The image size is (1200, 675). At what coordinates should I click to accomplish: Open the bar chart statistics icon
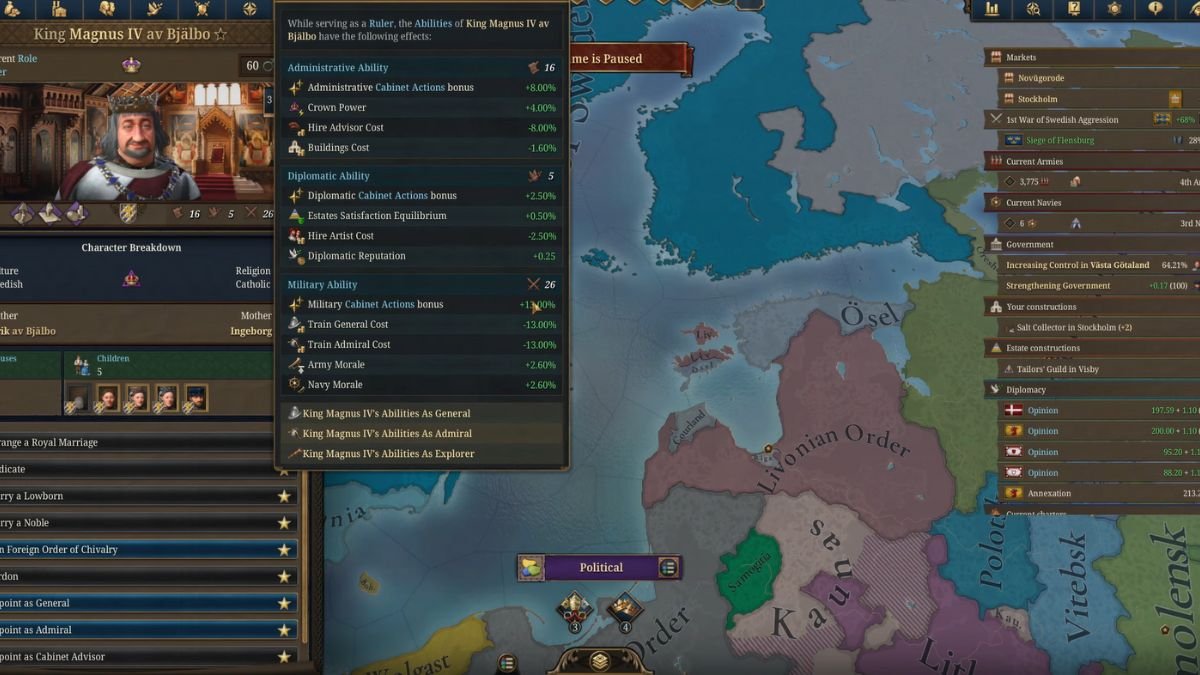click(x=992, y=9)
